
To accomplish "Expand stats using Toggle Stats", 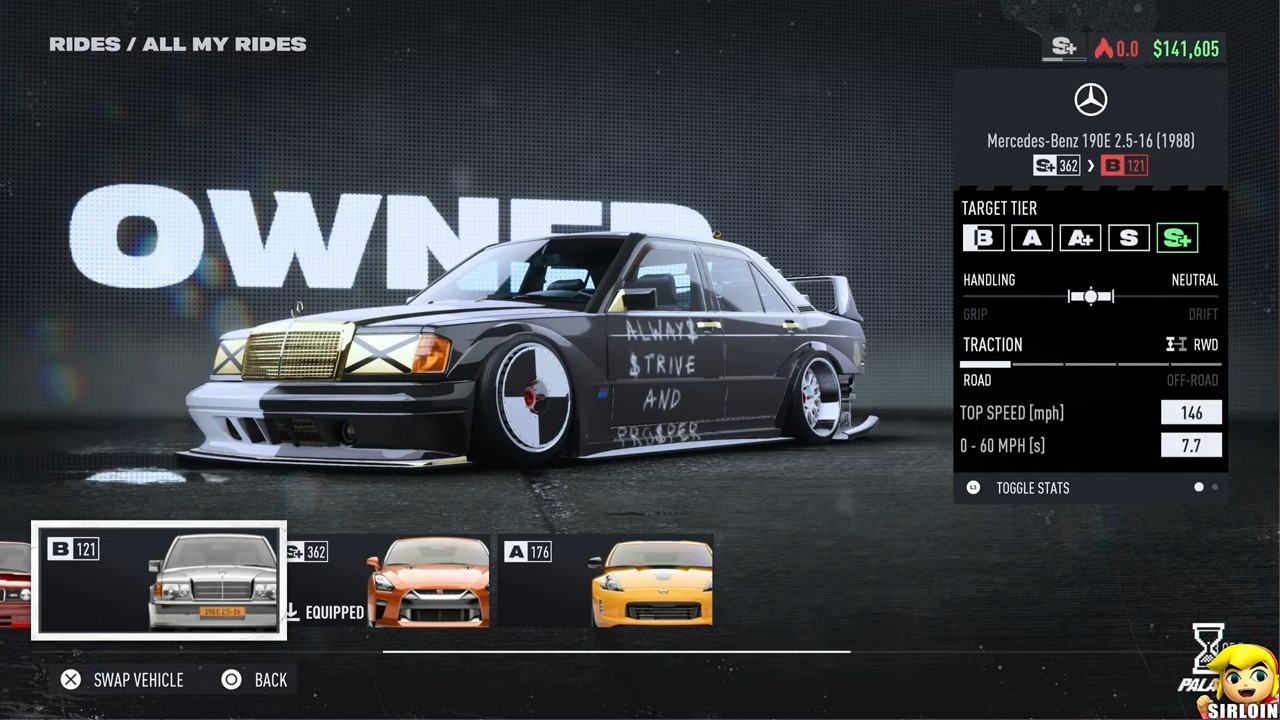I will pyautogui.click(x=1032, y=488).
